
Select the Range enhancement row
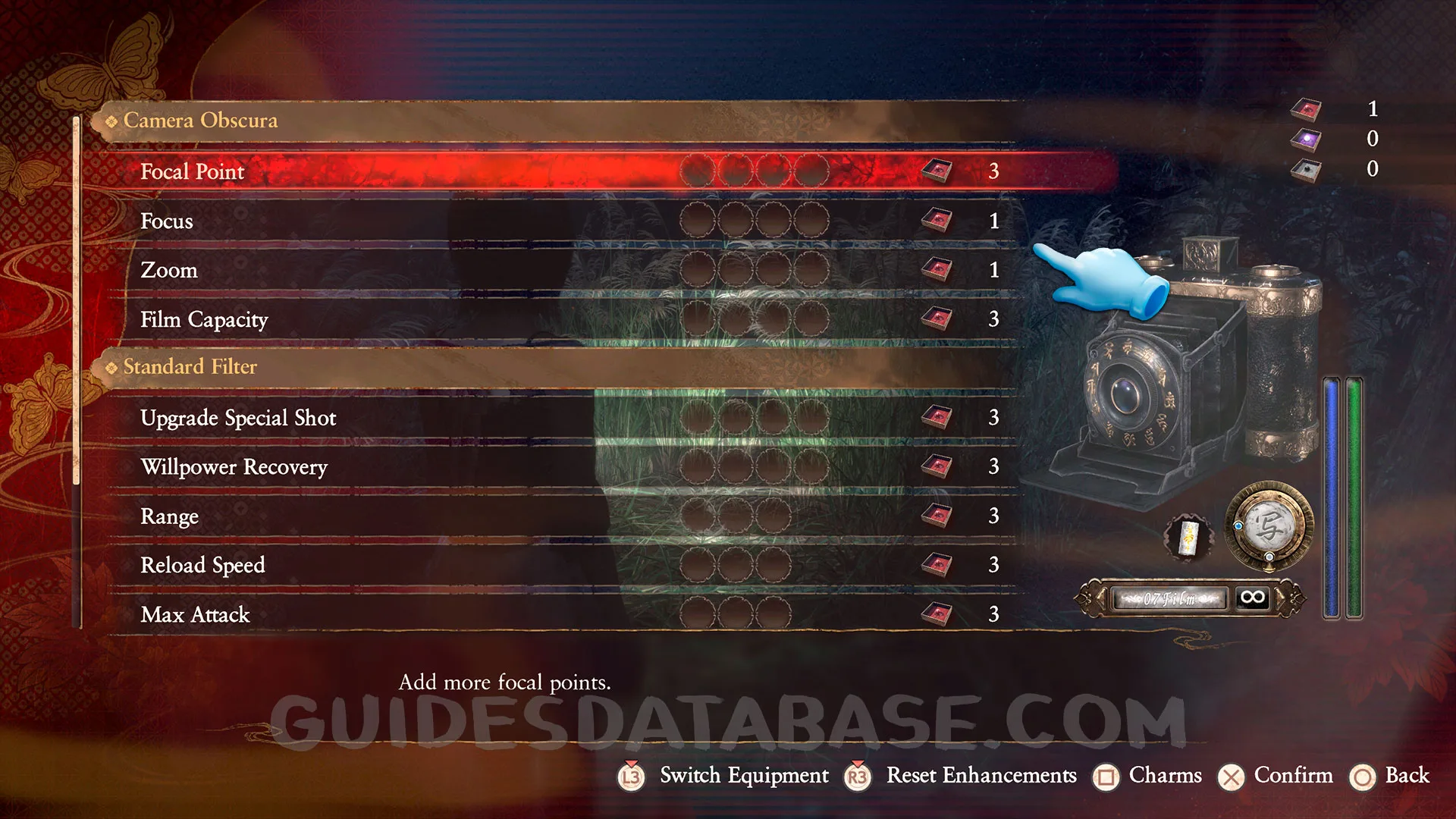(169, 516)
